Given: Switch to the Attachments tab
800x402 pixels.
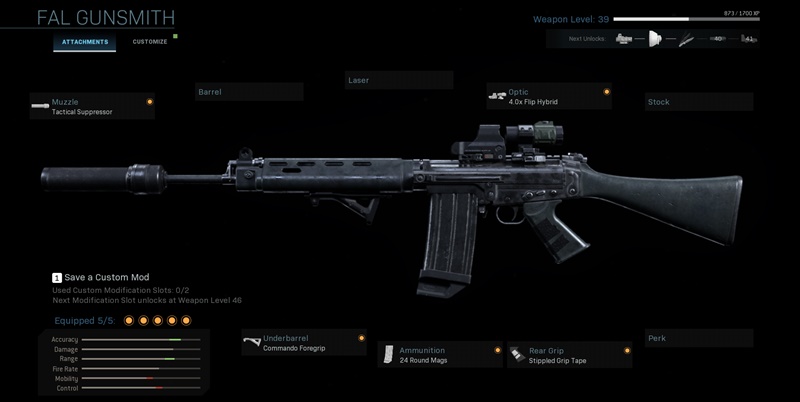Looking at the screenshot, I should point(85,43).
